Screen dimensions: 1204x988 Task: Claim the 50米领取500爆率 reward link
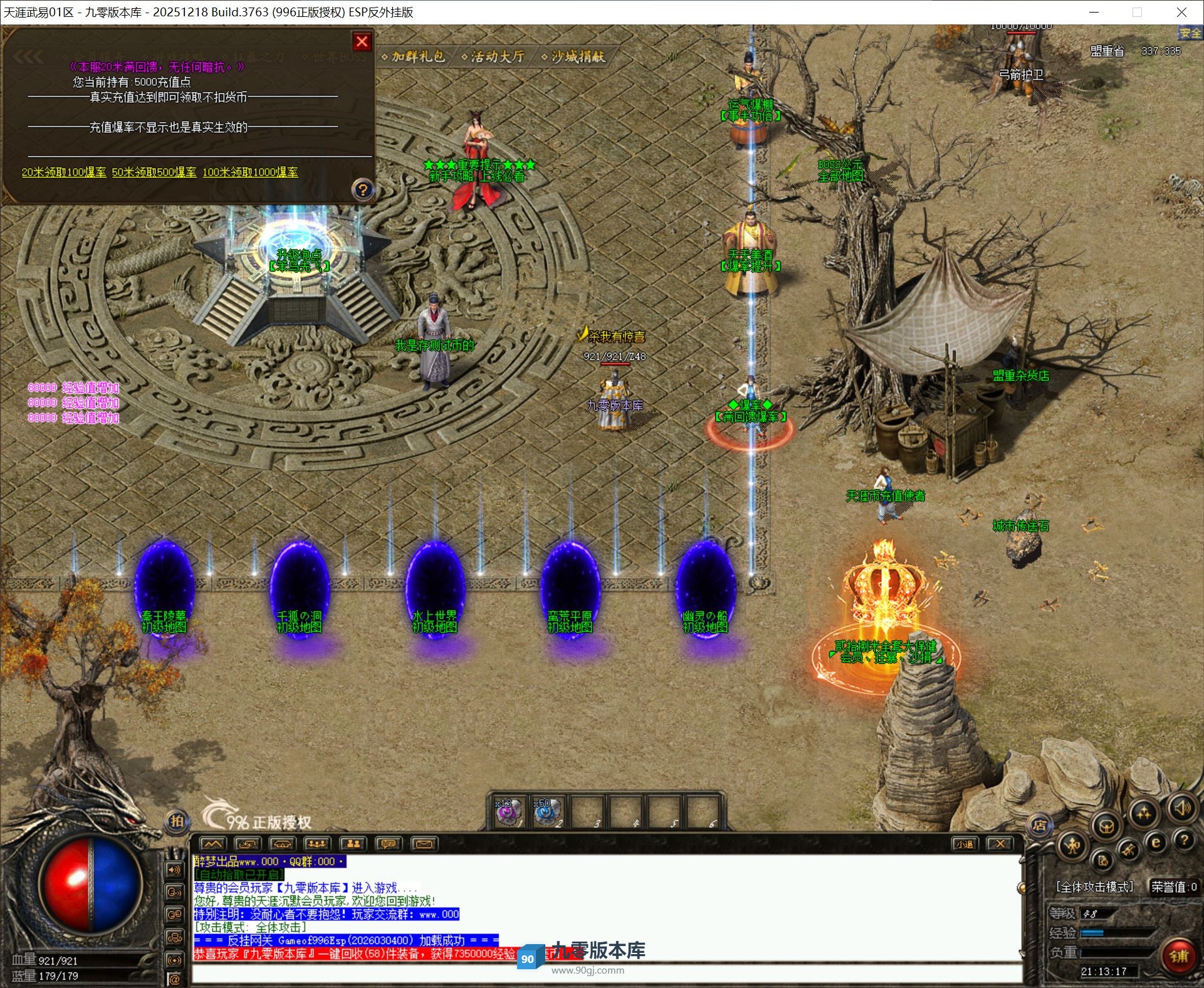click(x=154, y=172)
